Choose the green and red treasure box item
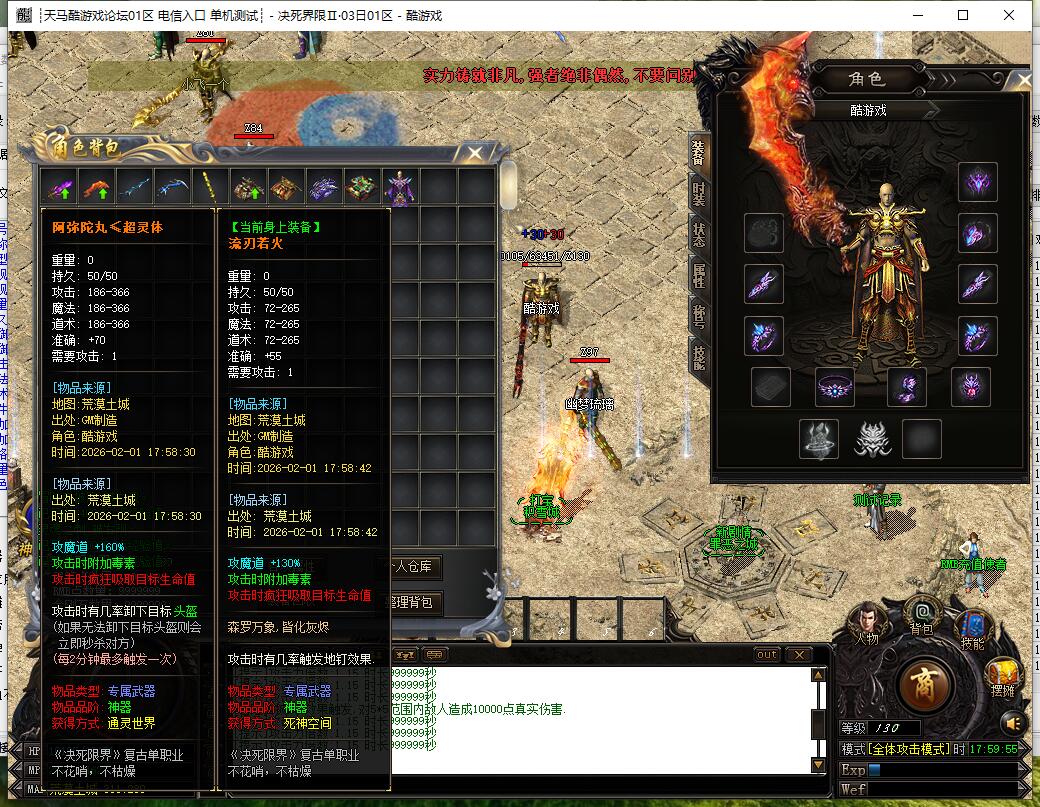 pyautogui.click(x=362, y=187)
